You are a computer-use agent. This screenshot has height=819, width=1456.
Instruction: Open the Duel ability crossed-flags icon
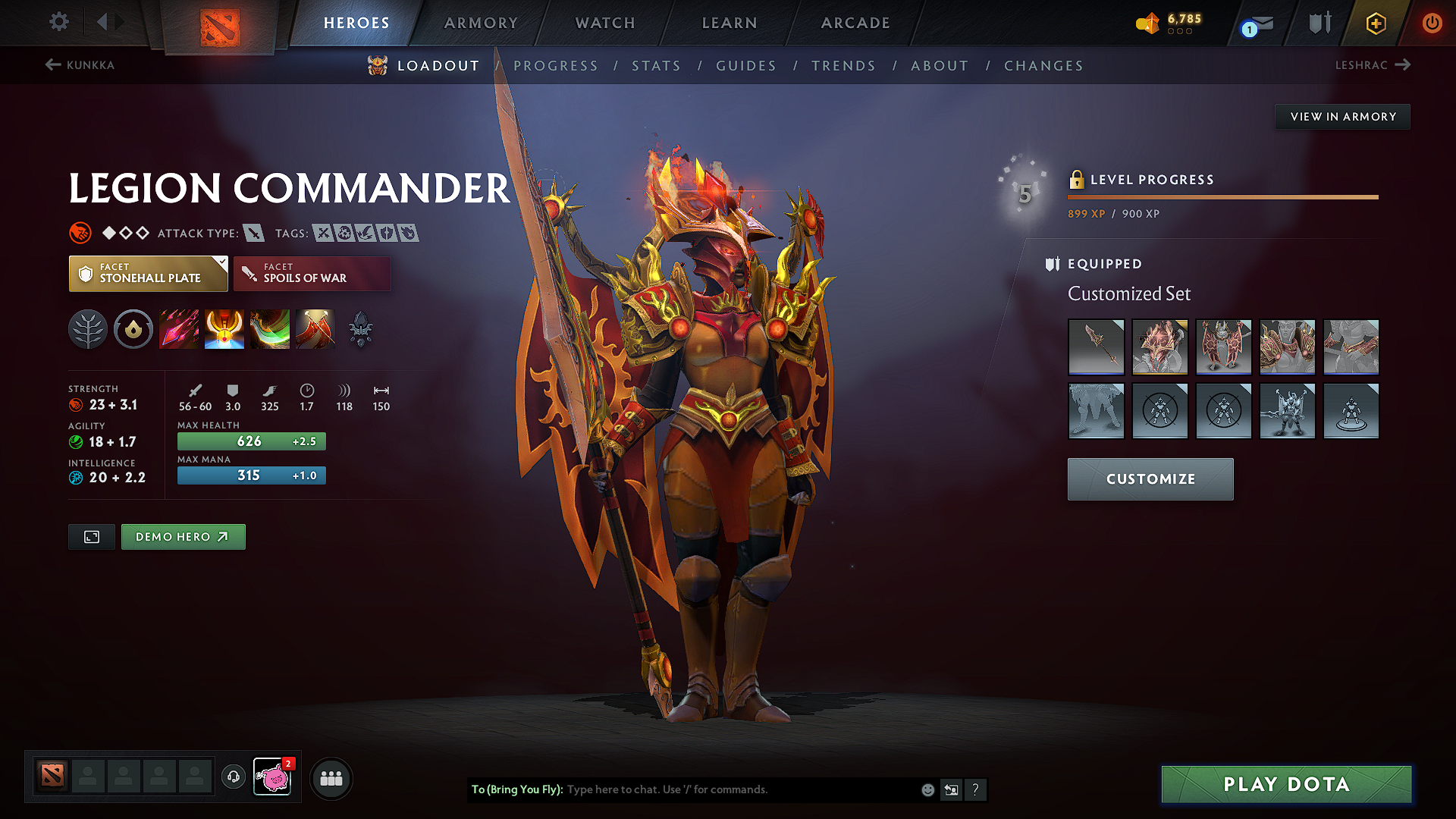point(315,329)
